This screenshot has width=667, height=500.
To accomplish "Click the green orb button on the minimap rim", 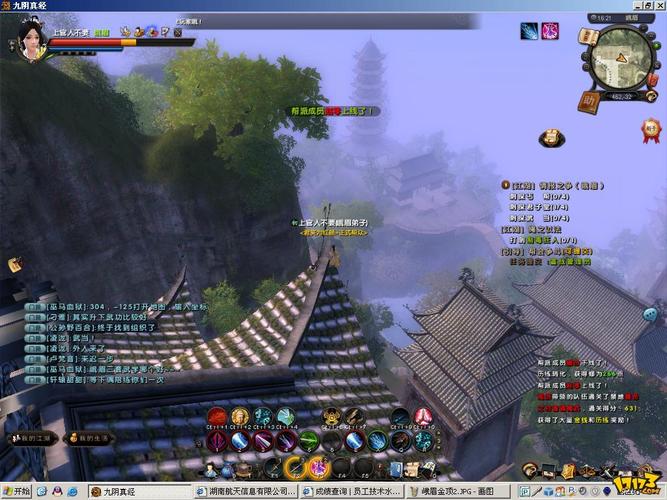I will (658, 47).
